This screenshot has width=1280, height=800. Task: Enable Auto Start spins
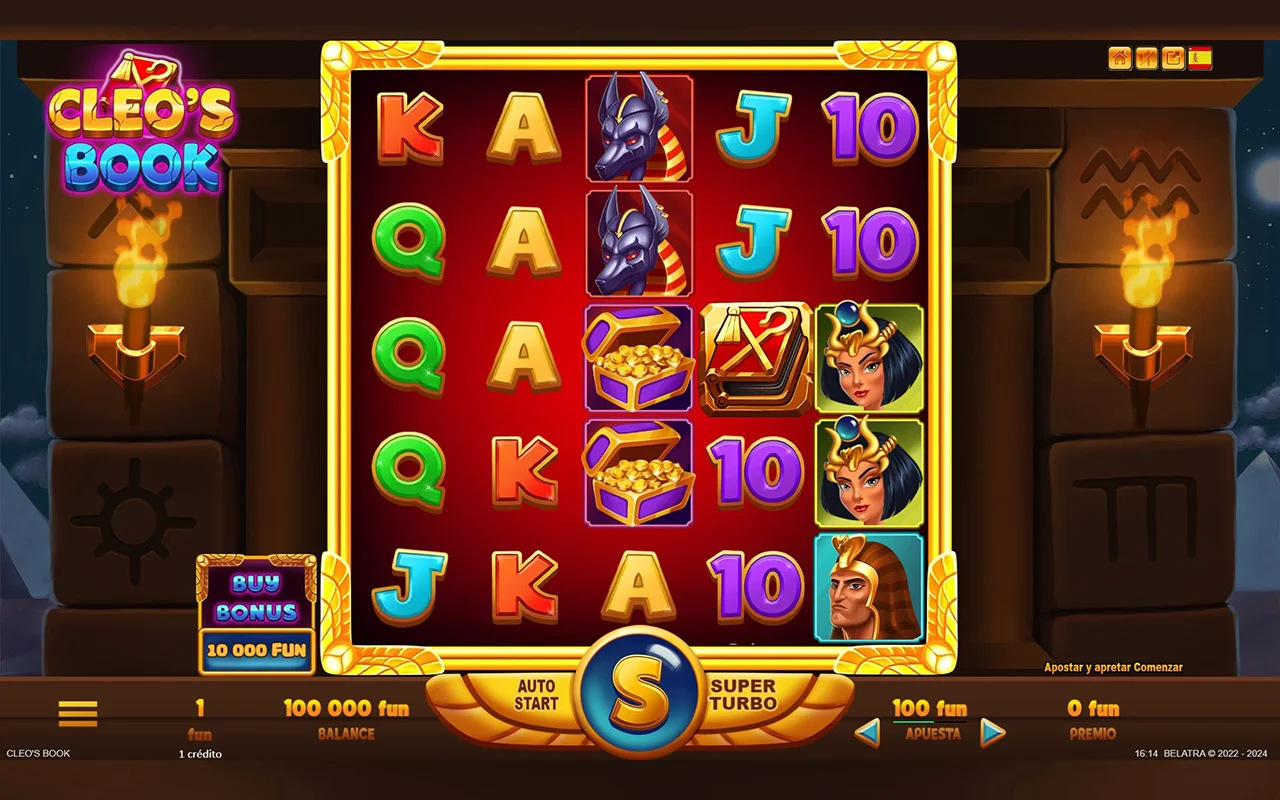pyautogui.click(x=536, y=695)
